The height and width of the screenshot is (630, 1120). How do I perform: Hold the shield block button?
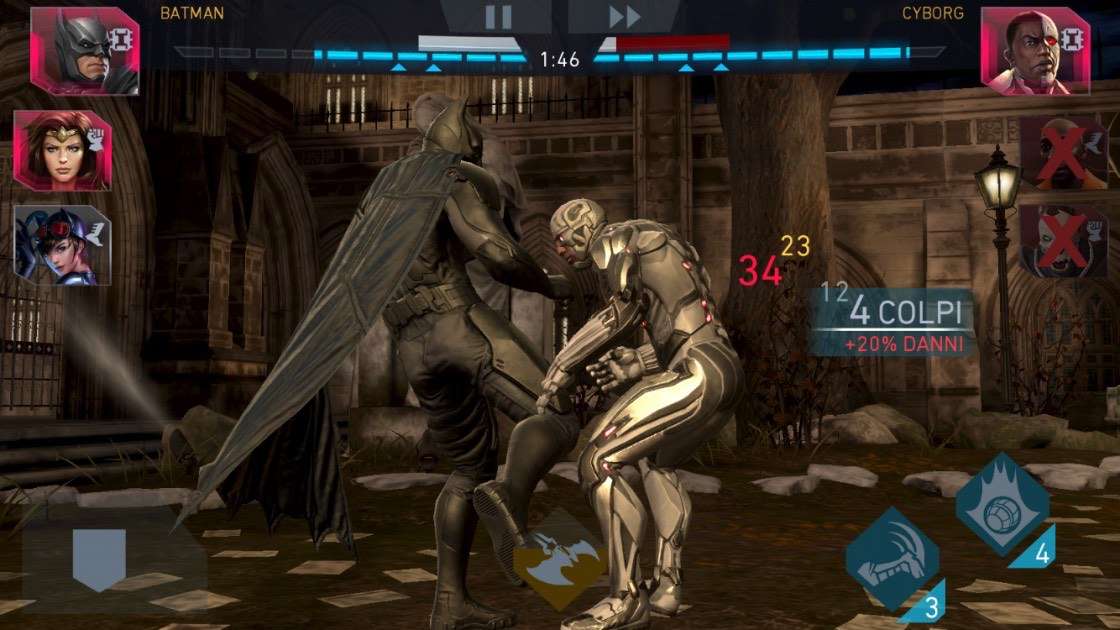(99, 558)
